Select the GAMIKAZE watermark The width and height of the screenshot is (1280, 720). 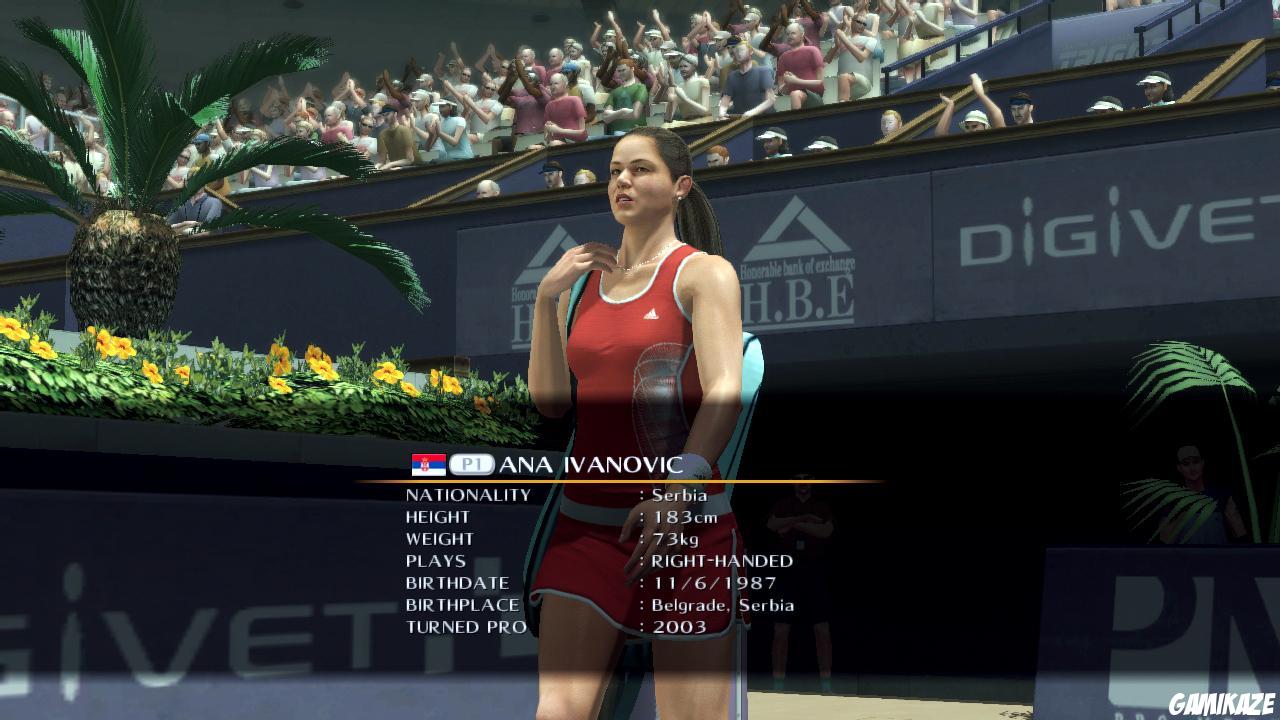tap(1222, 705)
